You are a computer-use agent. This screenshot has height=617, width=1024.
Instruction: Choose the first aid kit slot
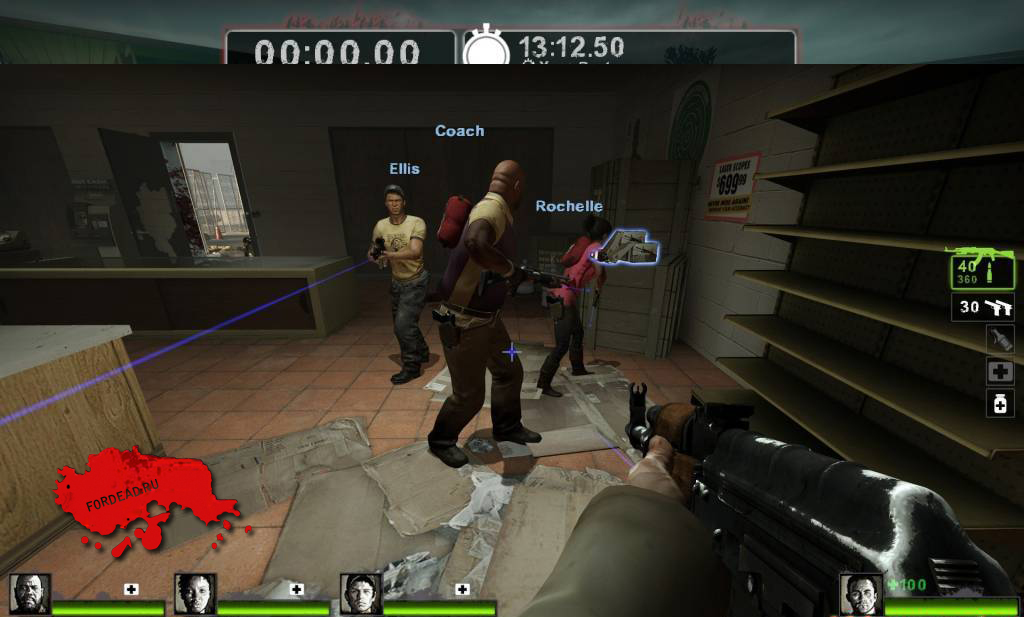point(1000,371)
